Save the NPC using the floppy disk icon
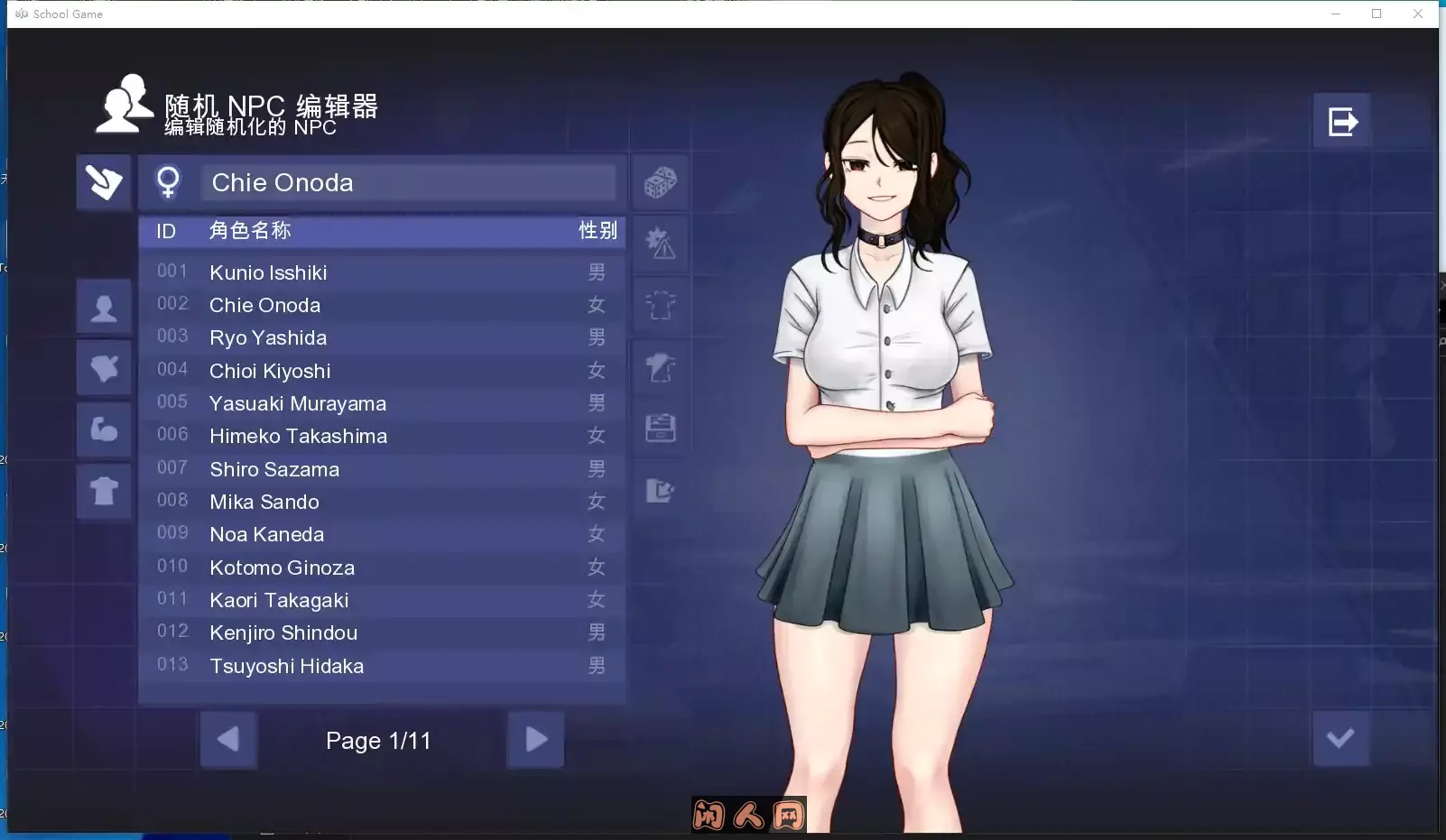This screenshot has height=840, width=1446. (x=662, y=429)
